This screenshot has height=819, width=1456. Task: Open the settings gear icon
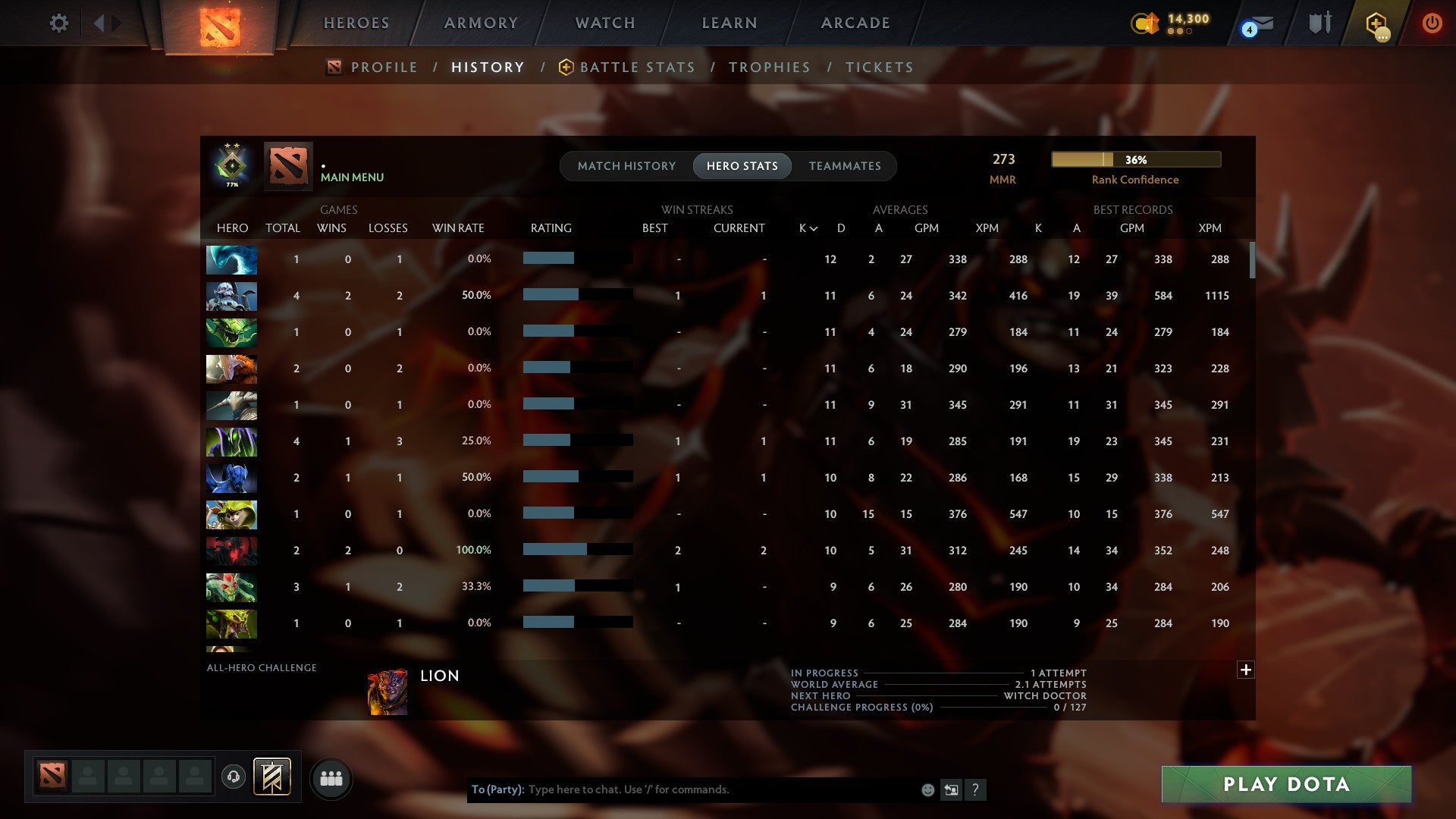coord(59,23)
